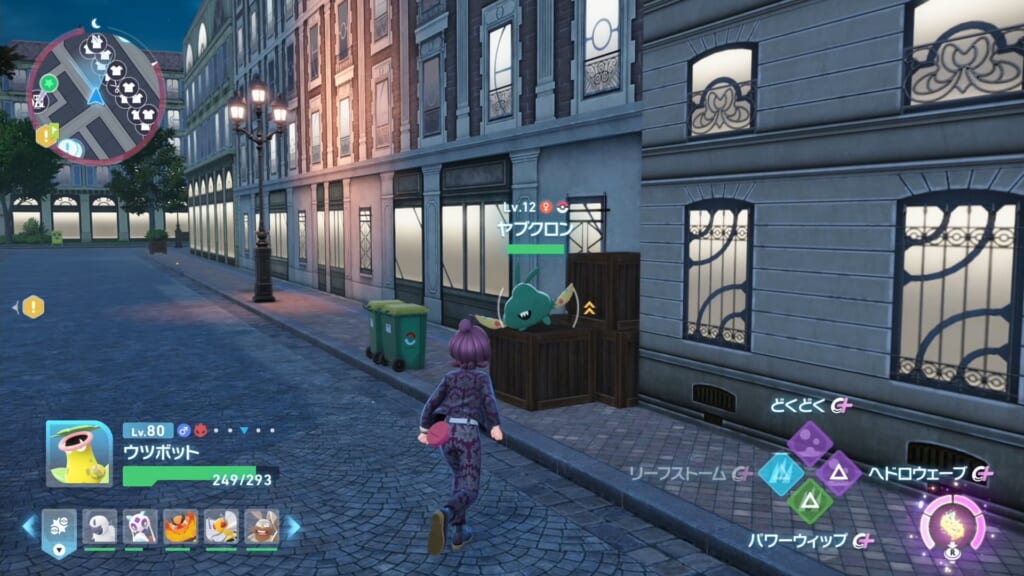Use the リーフストーム move
The width and height of the screenshot is (1024, 576).
click(x=780, y=473)
